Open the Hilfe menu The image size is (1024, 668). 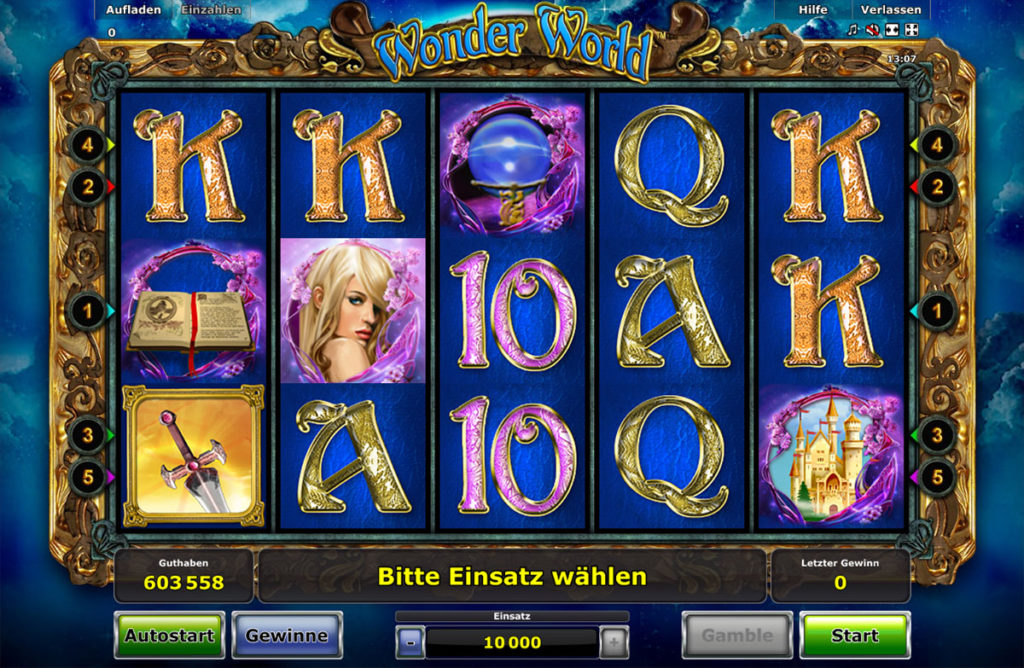coord(813,9)
